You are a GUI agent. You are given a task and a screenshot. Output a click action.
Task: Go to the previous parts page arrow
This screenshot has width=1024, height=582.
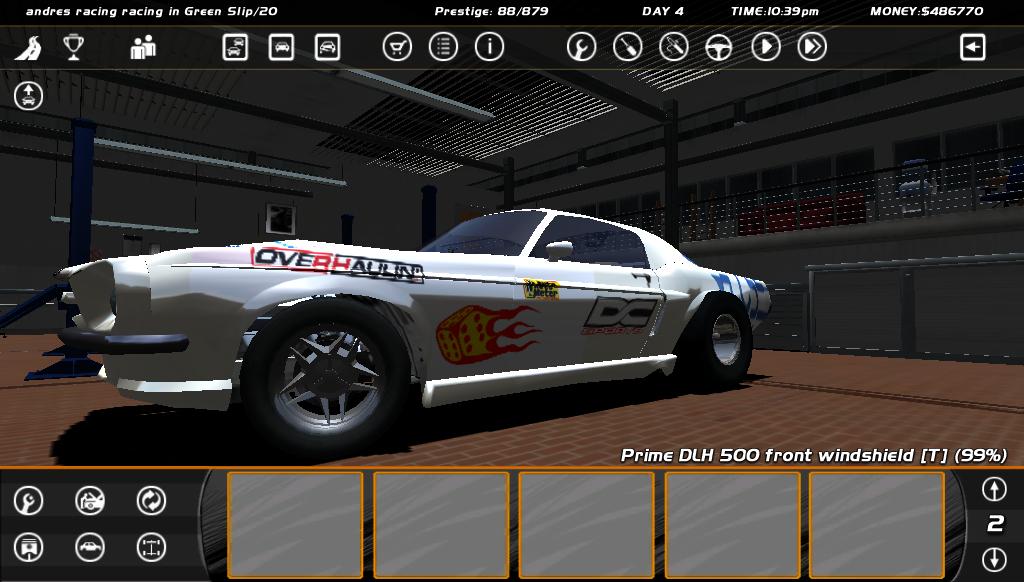coord(993,489)
